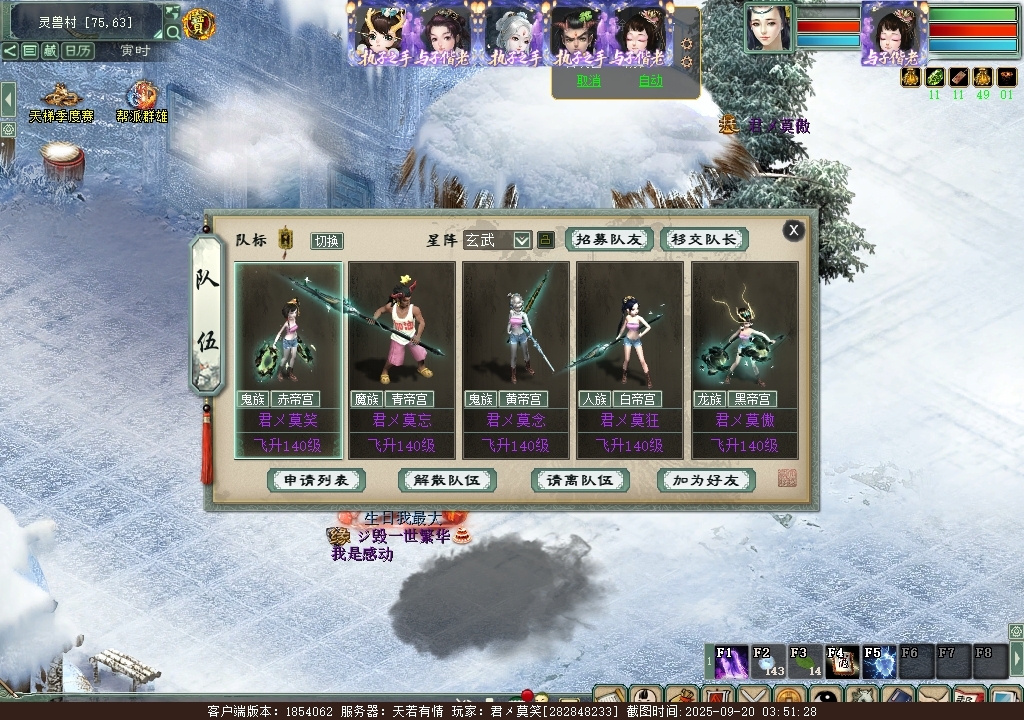Click the 切换 team emblem switch button
Viewport: 1024px width, 720px height.
point(327,241)
